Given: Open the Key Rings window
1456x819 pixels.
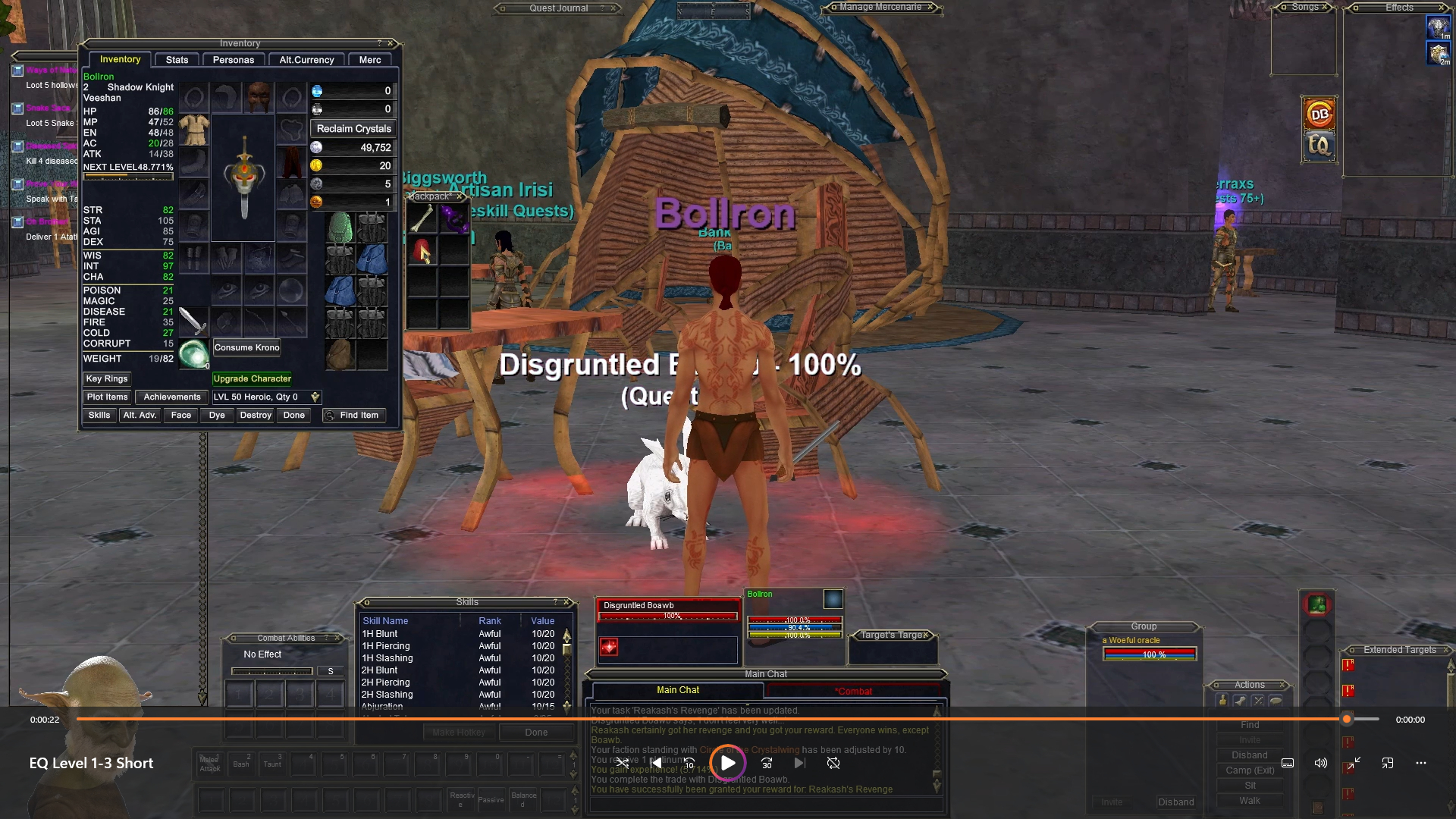Looking at the screenshot, I should tap(107, 379).
